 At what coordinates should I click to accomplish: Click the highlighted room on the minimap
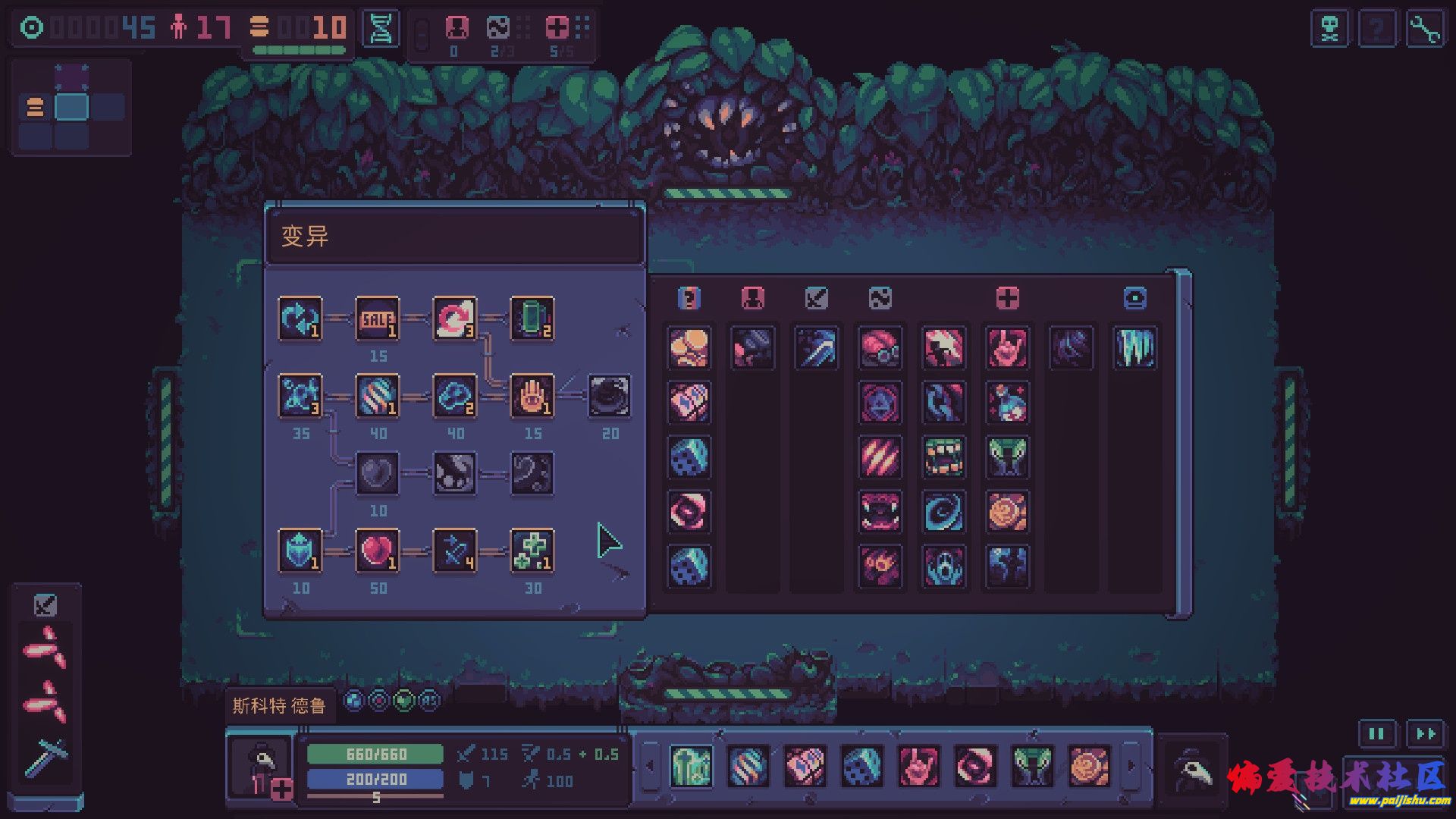71,107
